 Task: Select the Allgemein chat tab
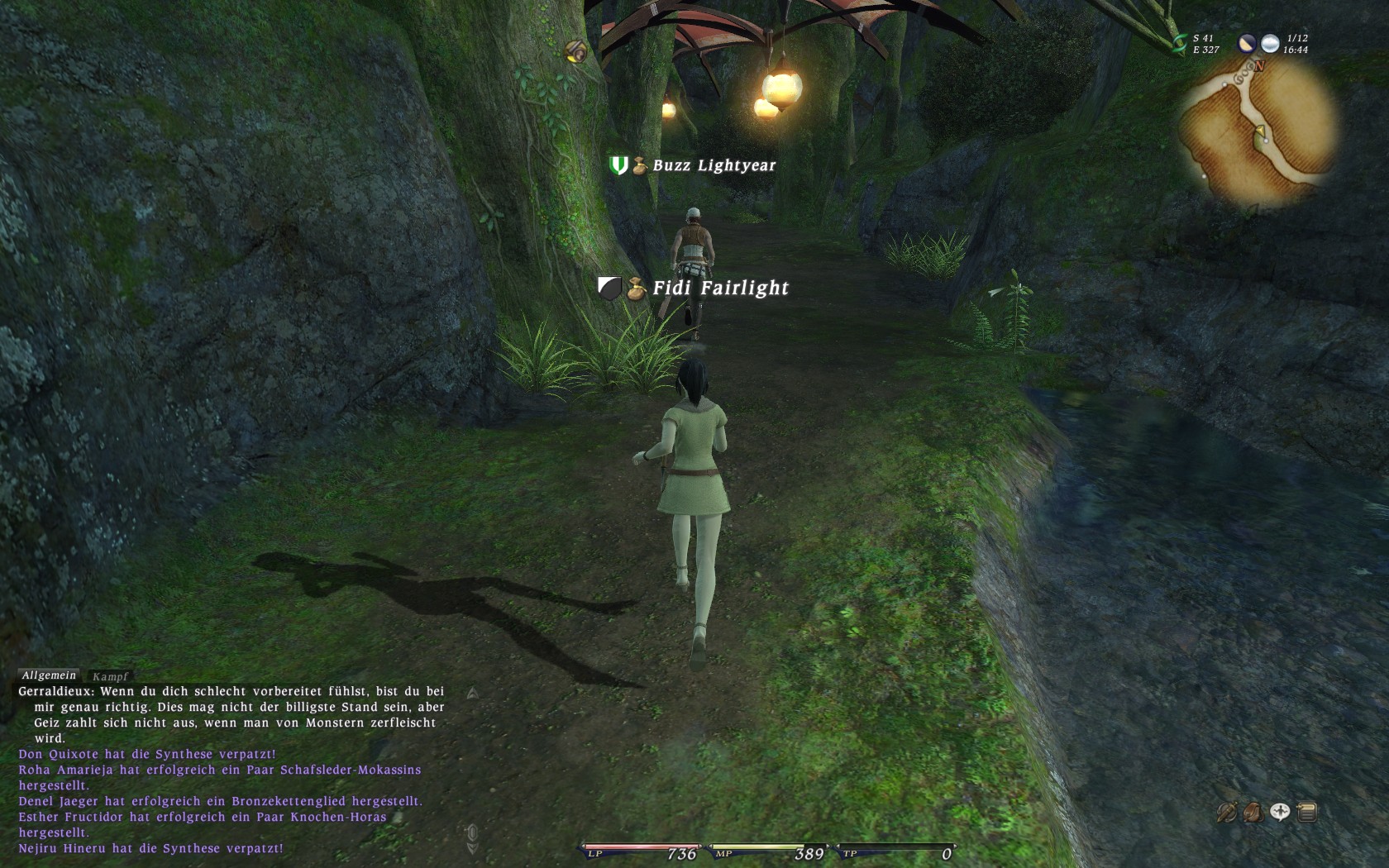click(x=49, y=675)
